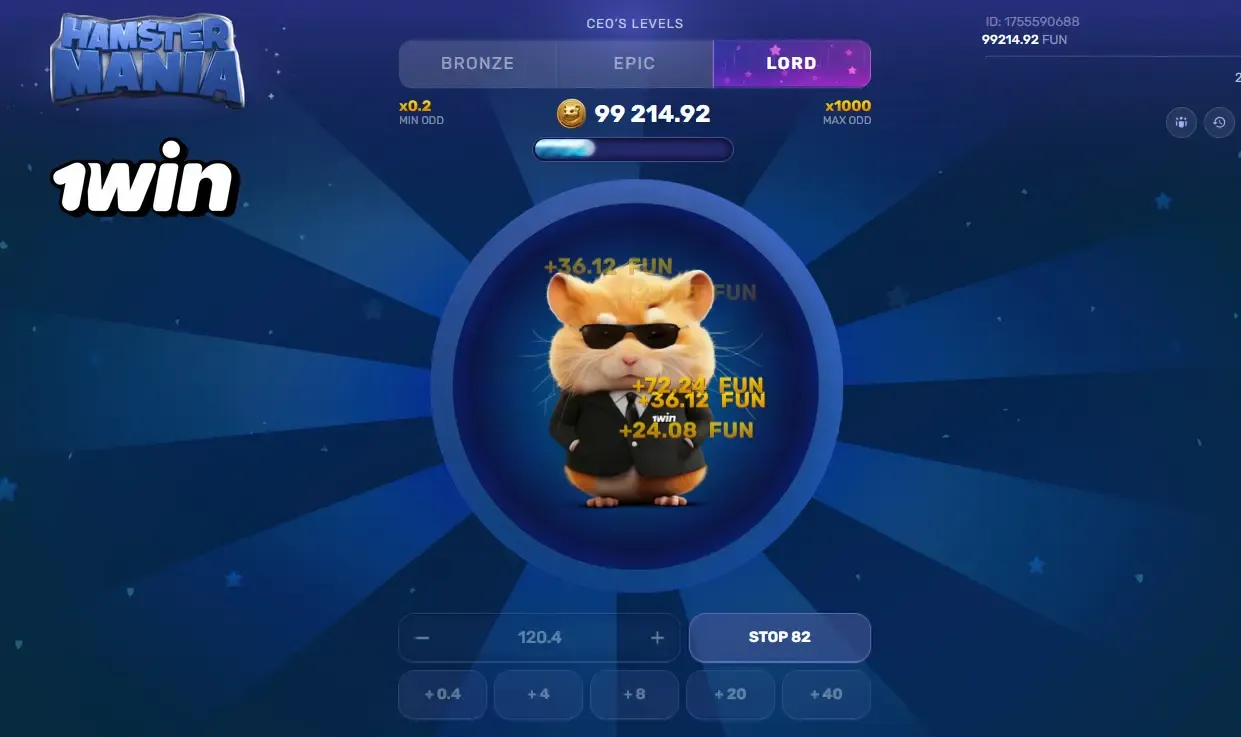Screen dimensions: 1241x737
Task: Open the bet history clock icon
Action: [1219, 123]
